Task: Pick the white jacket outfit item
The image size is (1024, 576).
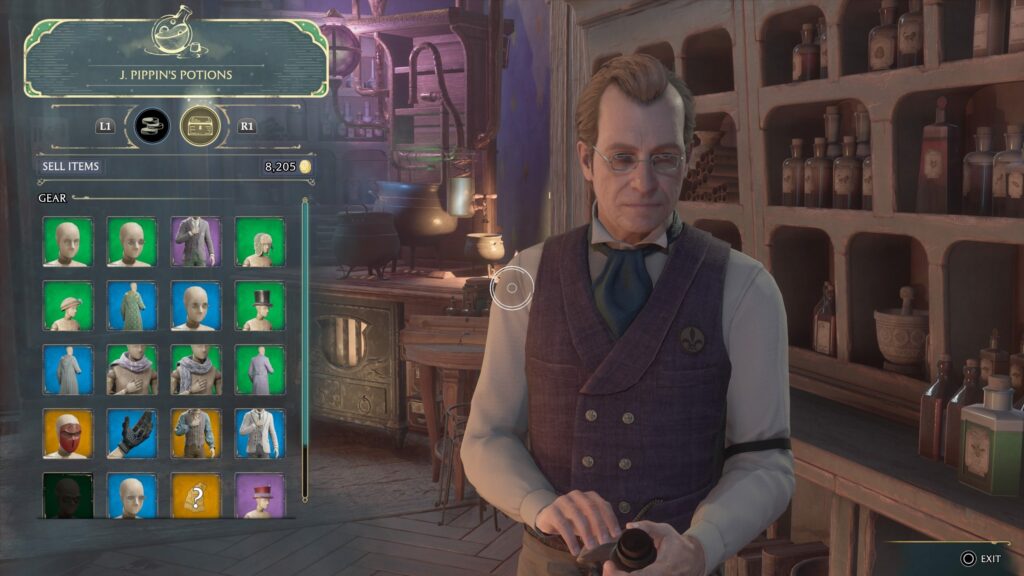Action: [x=260, y=434]
